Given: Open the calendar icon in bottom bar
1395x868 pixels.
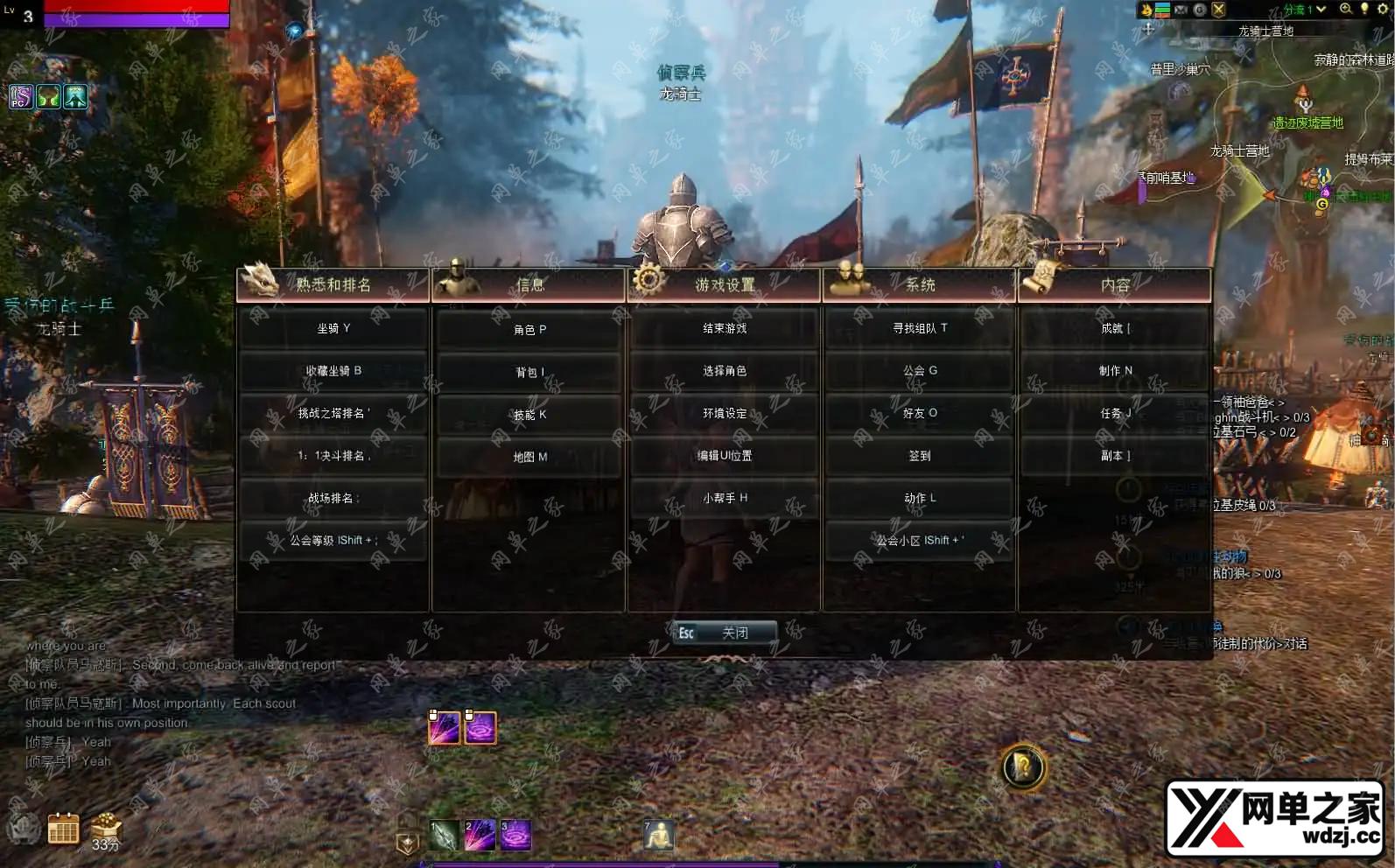Looking at the screenshot, I should (63, 828).
